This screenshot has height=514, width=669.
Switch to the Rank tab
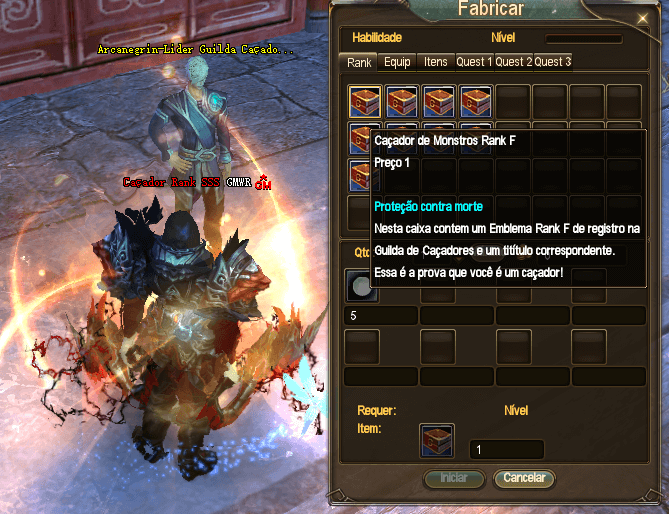(359, 62)
